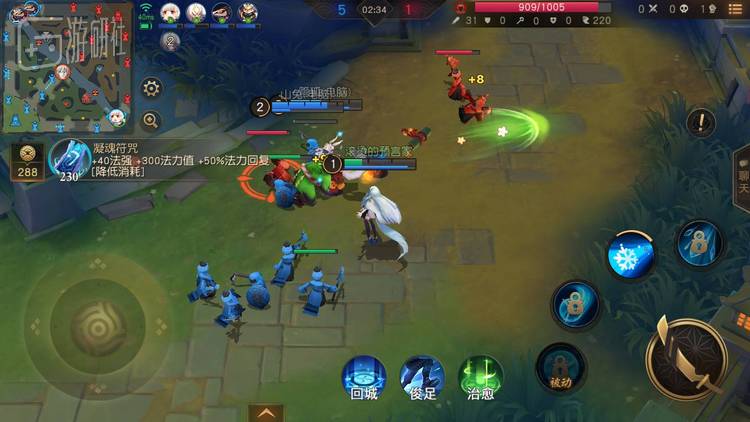The image size is (750, 422).
Task: Cast the snowflake ice skill
Action: pyautogui.click(x=631, y=254)
